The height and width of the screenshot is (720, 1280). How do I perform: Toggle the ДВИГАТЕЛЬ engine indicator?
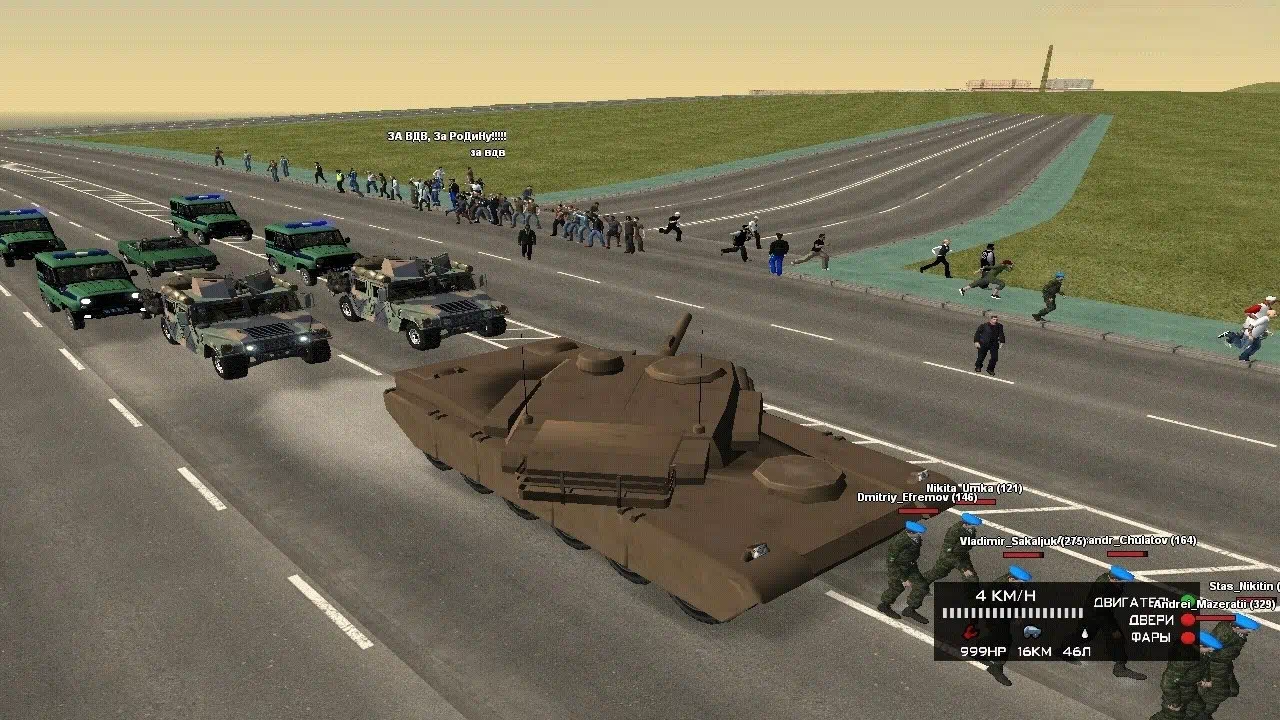pos(1188,601)
